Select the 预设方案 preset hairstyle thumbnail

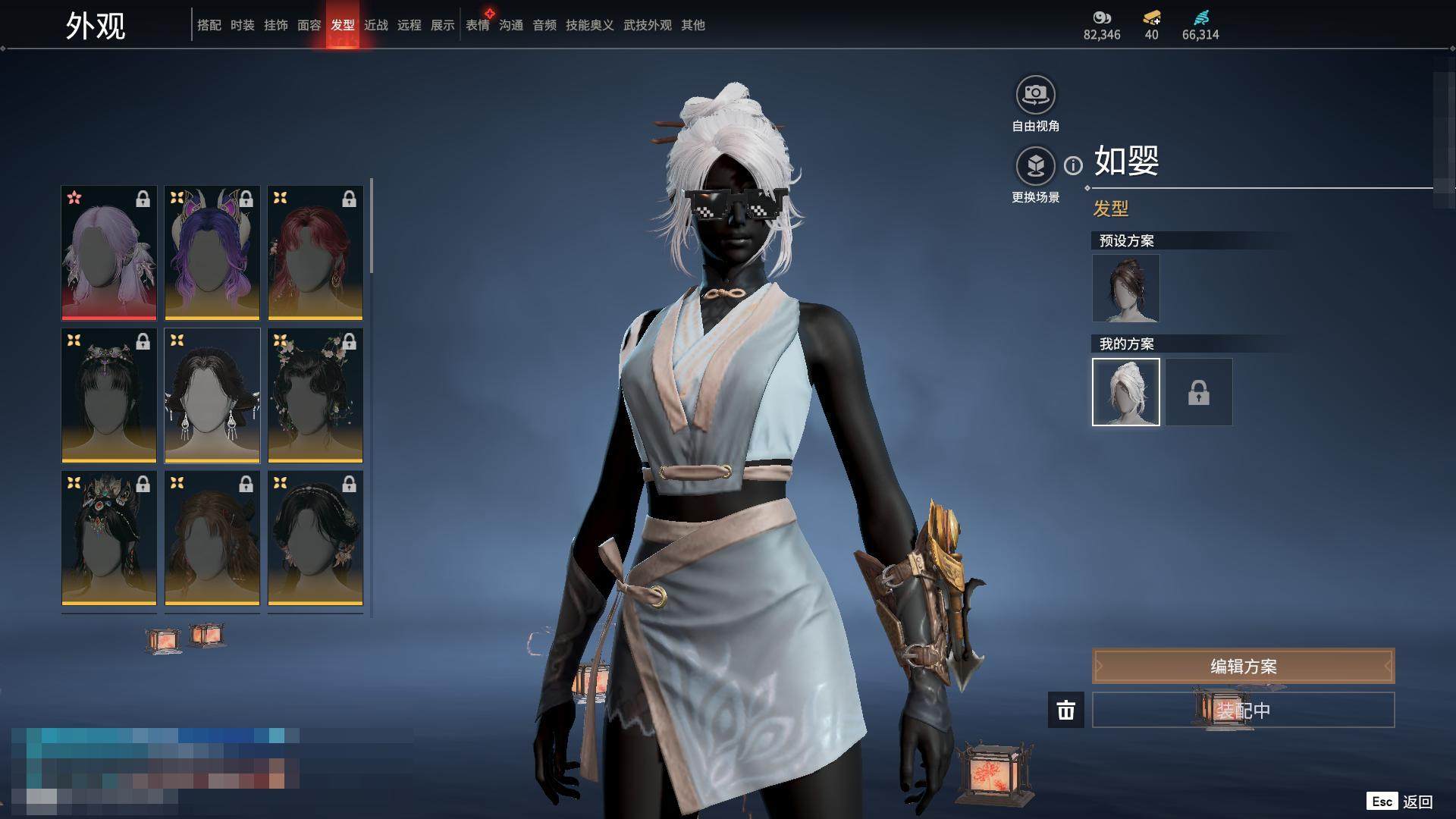point(1125,288)
